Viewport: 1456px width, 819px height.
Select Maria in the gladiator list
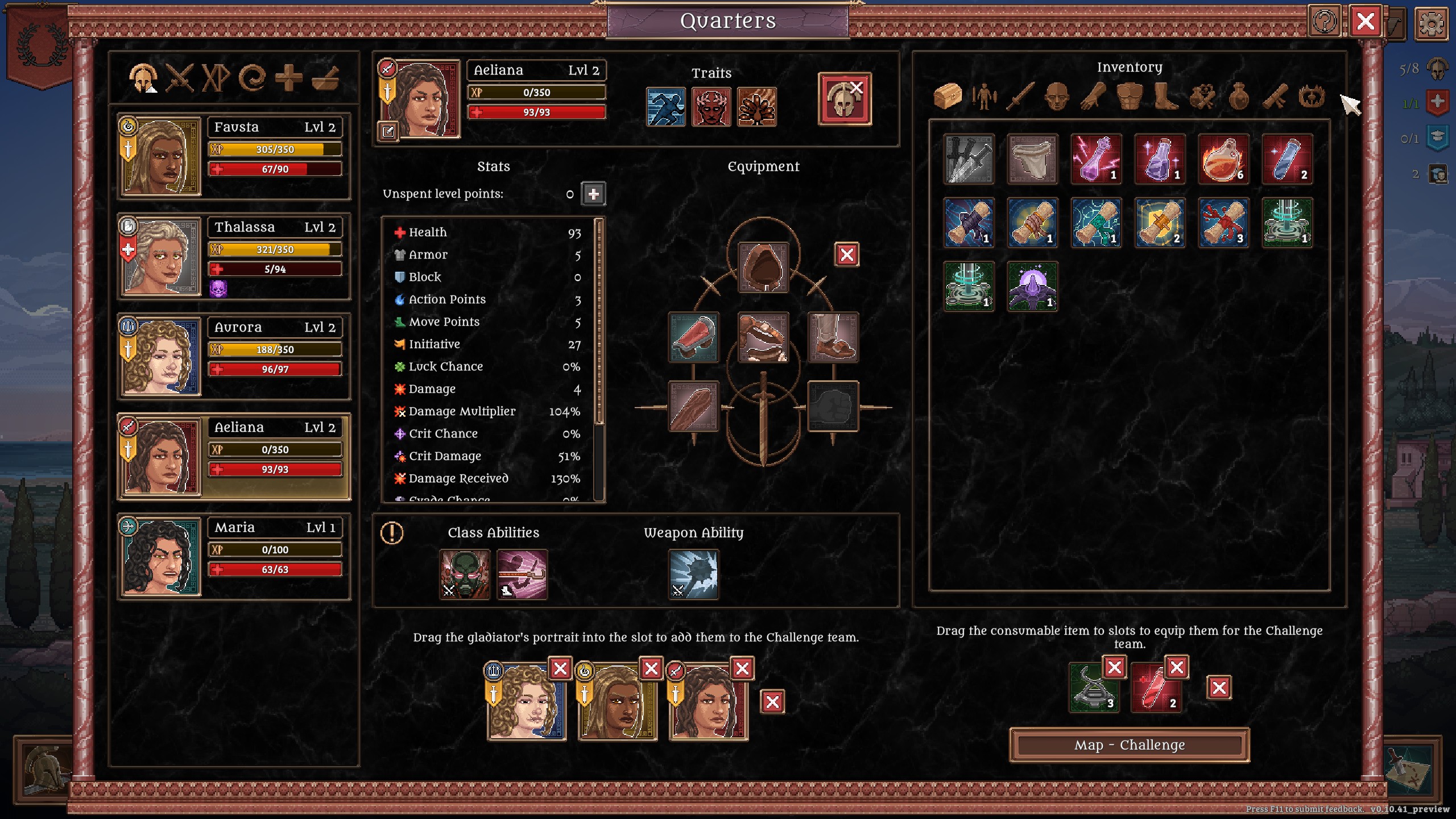pyautogui.click(x=233, y=556)
